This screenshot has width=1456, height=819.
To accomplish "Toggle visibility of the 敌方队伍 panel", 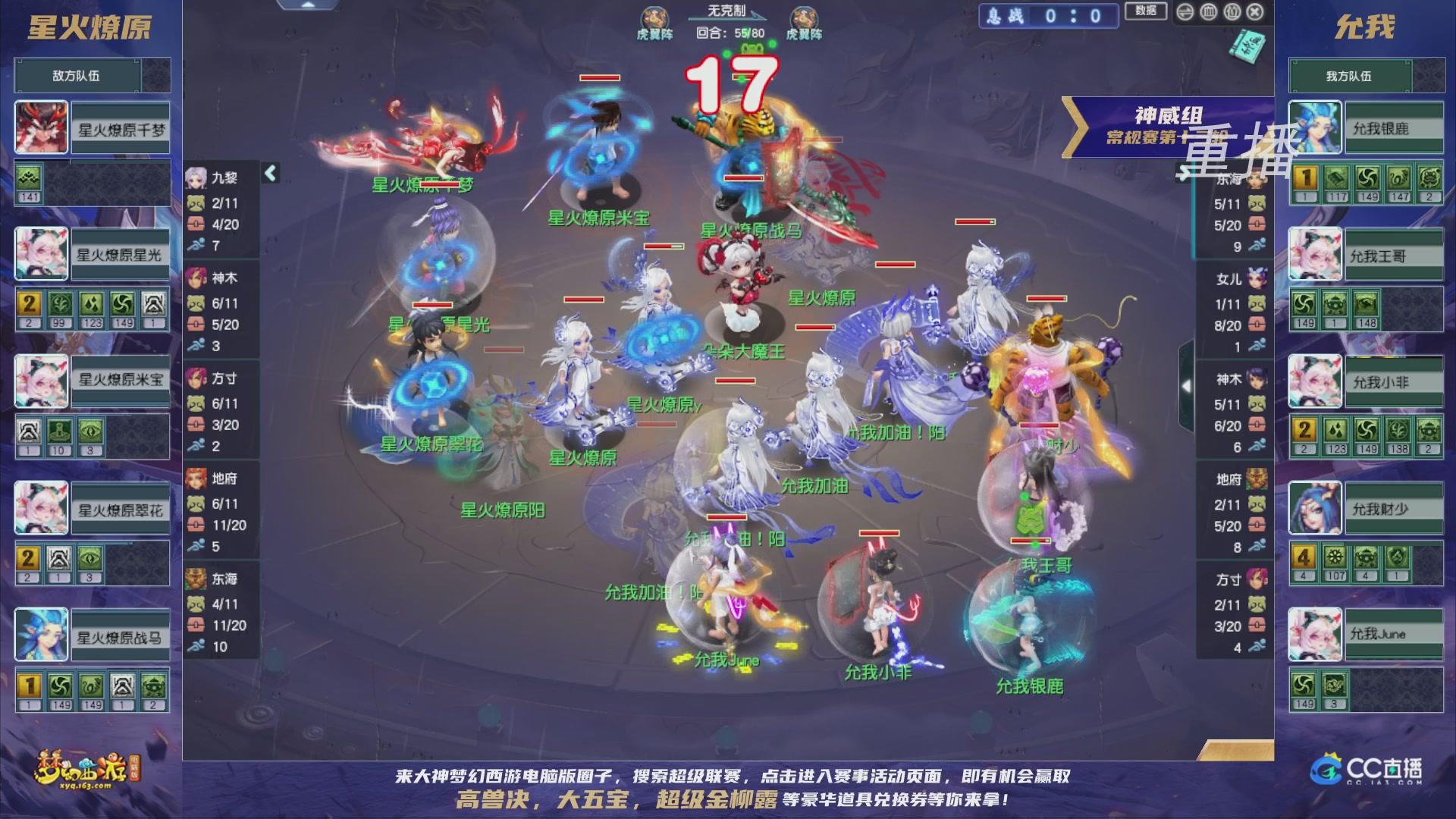I will (x=76, y=75).
